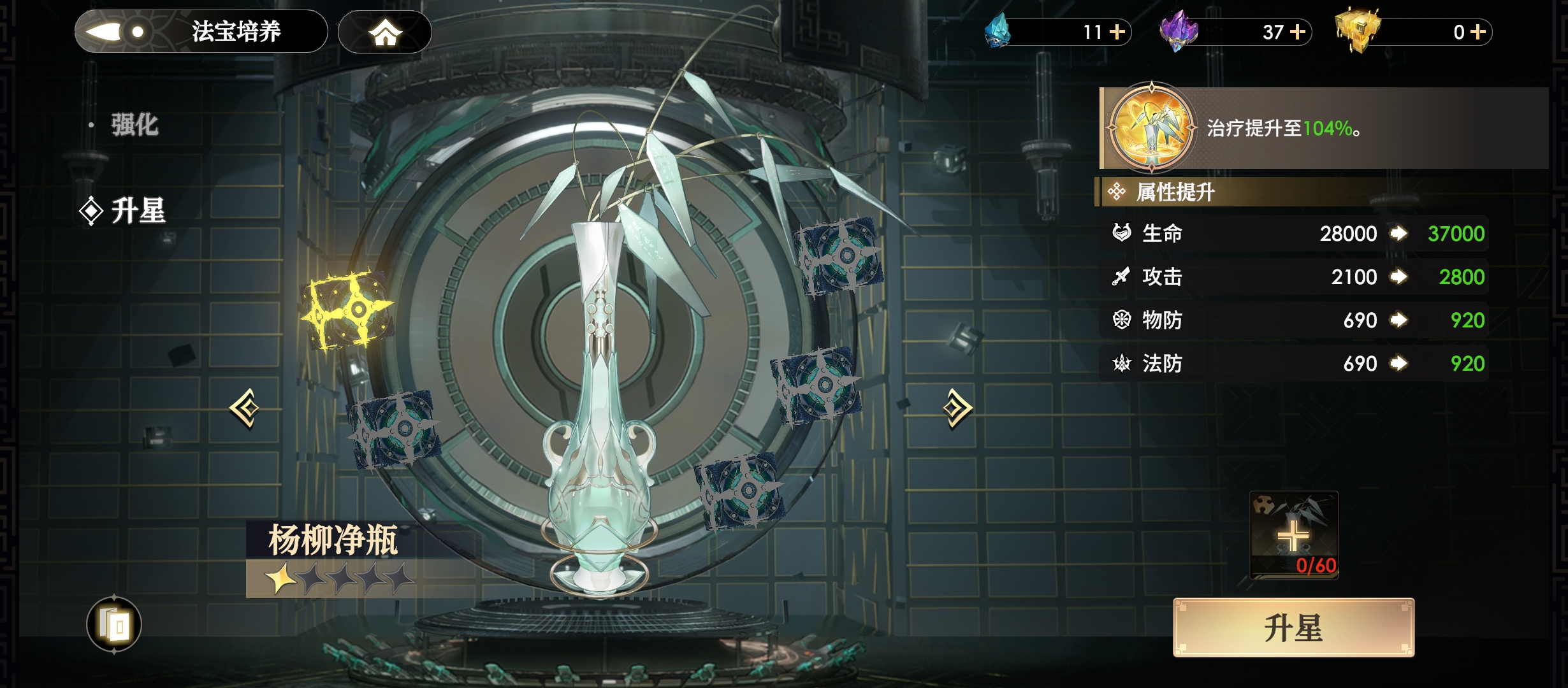
Task: View the golden healing skill icon
Action: coord(1151,127)
